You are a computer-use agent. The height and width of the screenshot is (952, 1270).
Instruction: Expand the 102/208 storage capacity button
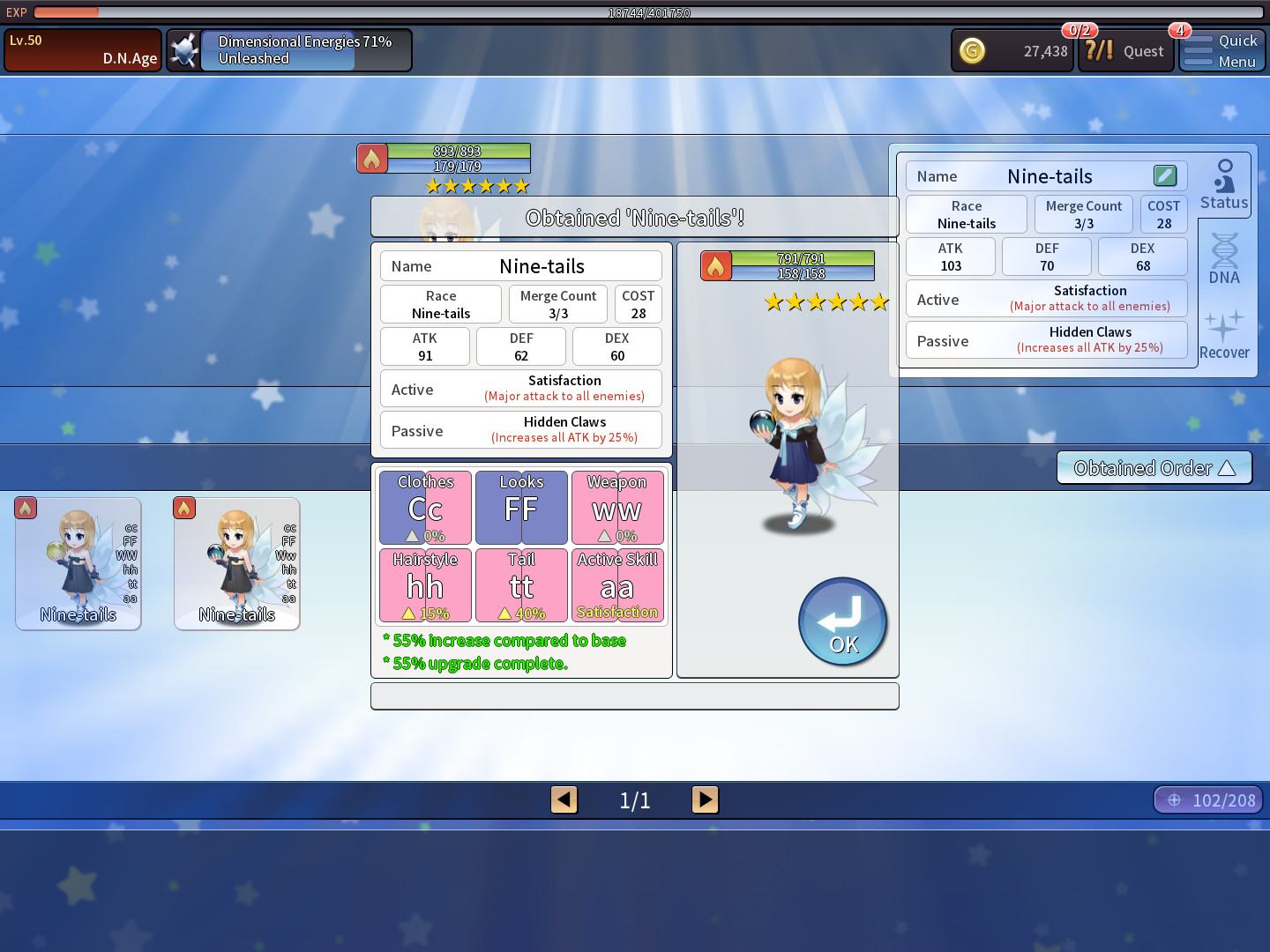[x=1208, y=800]
